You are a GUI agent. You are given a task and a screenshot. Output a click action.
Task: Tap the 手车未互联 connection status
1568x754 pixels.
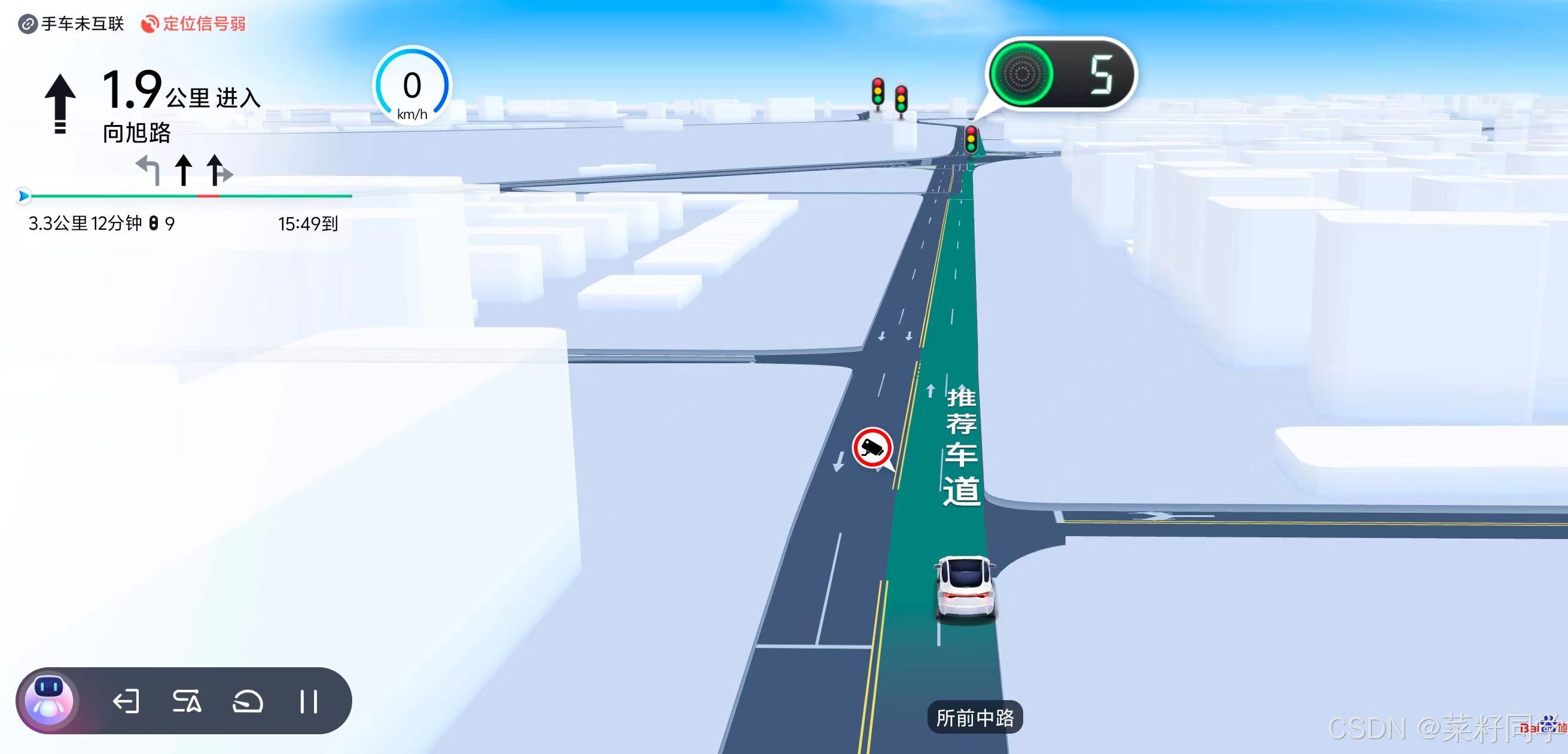72,25
